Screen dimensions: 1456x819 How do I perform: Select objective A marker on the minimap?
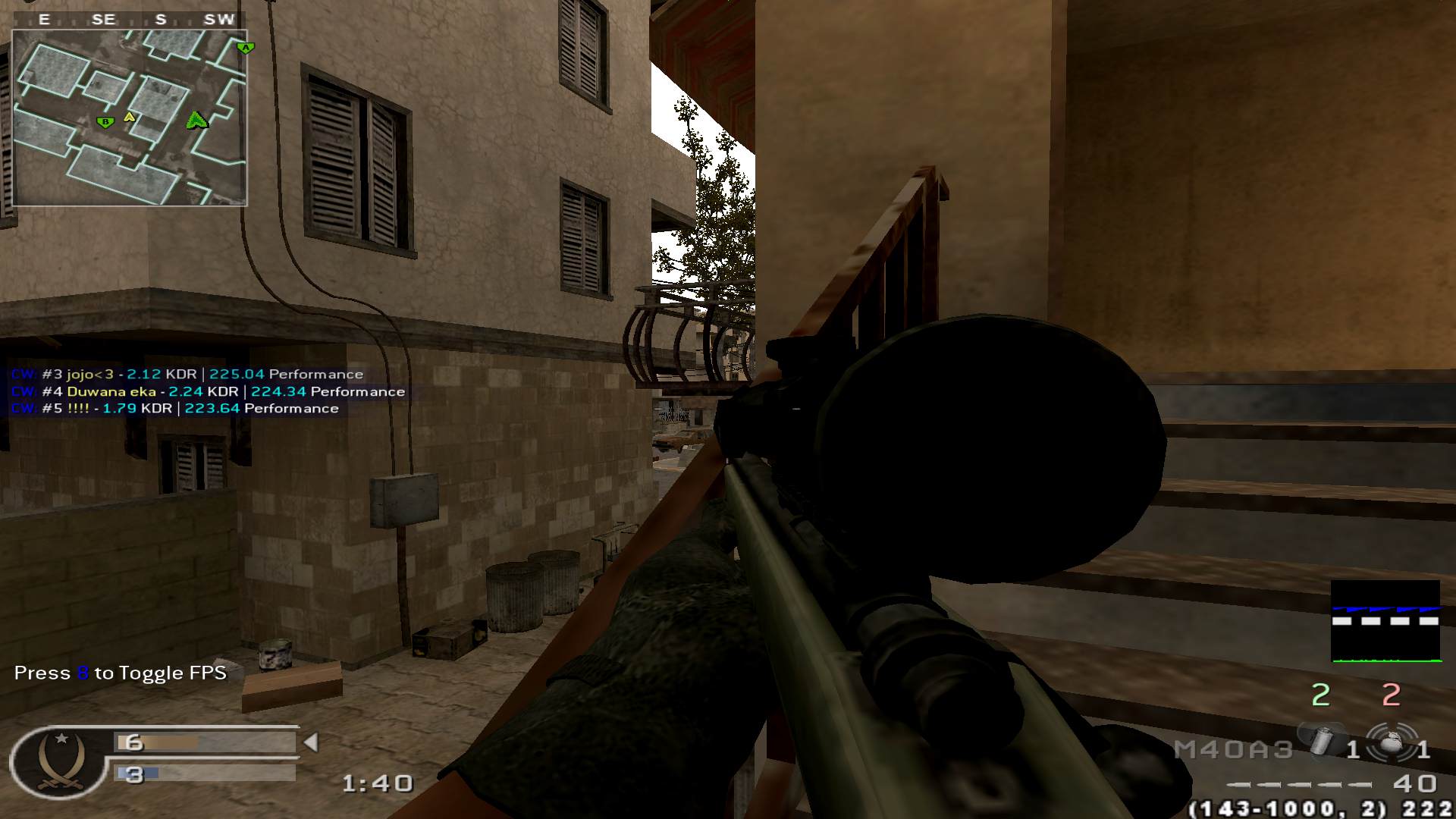click(x=245, y=48)
